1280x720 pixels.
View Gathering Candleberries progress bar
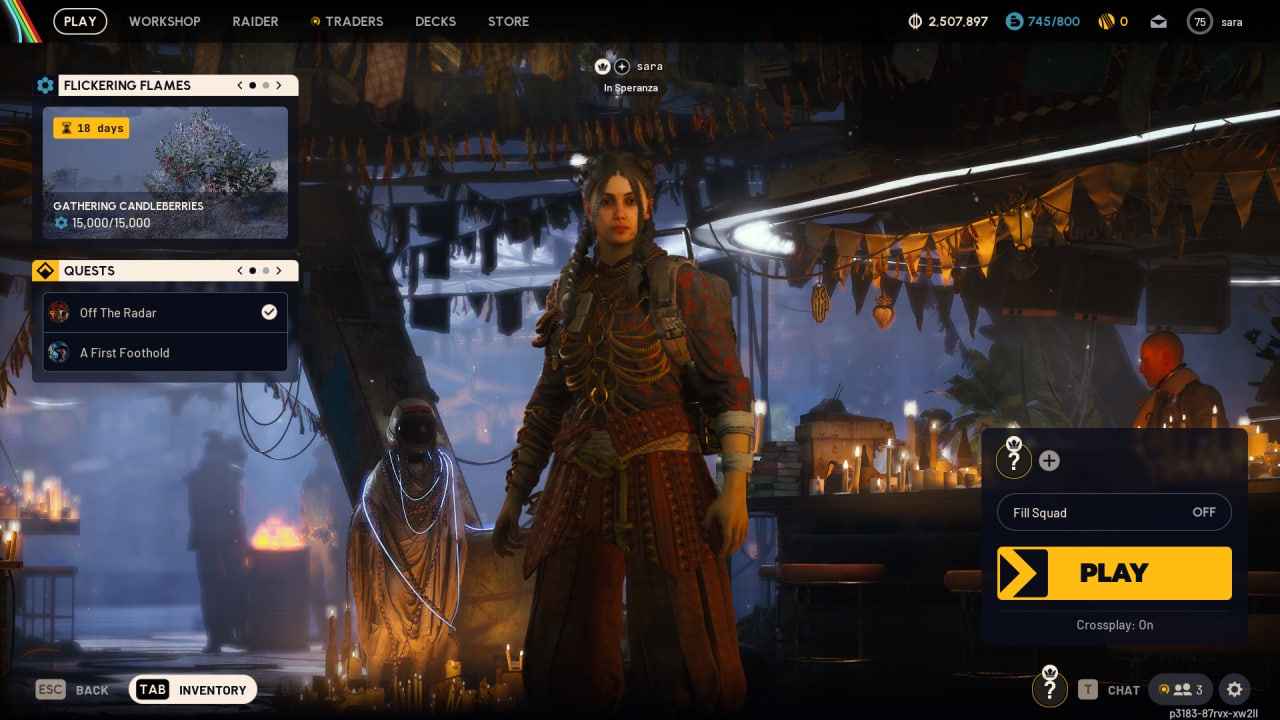(x=120, y=223)
